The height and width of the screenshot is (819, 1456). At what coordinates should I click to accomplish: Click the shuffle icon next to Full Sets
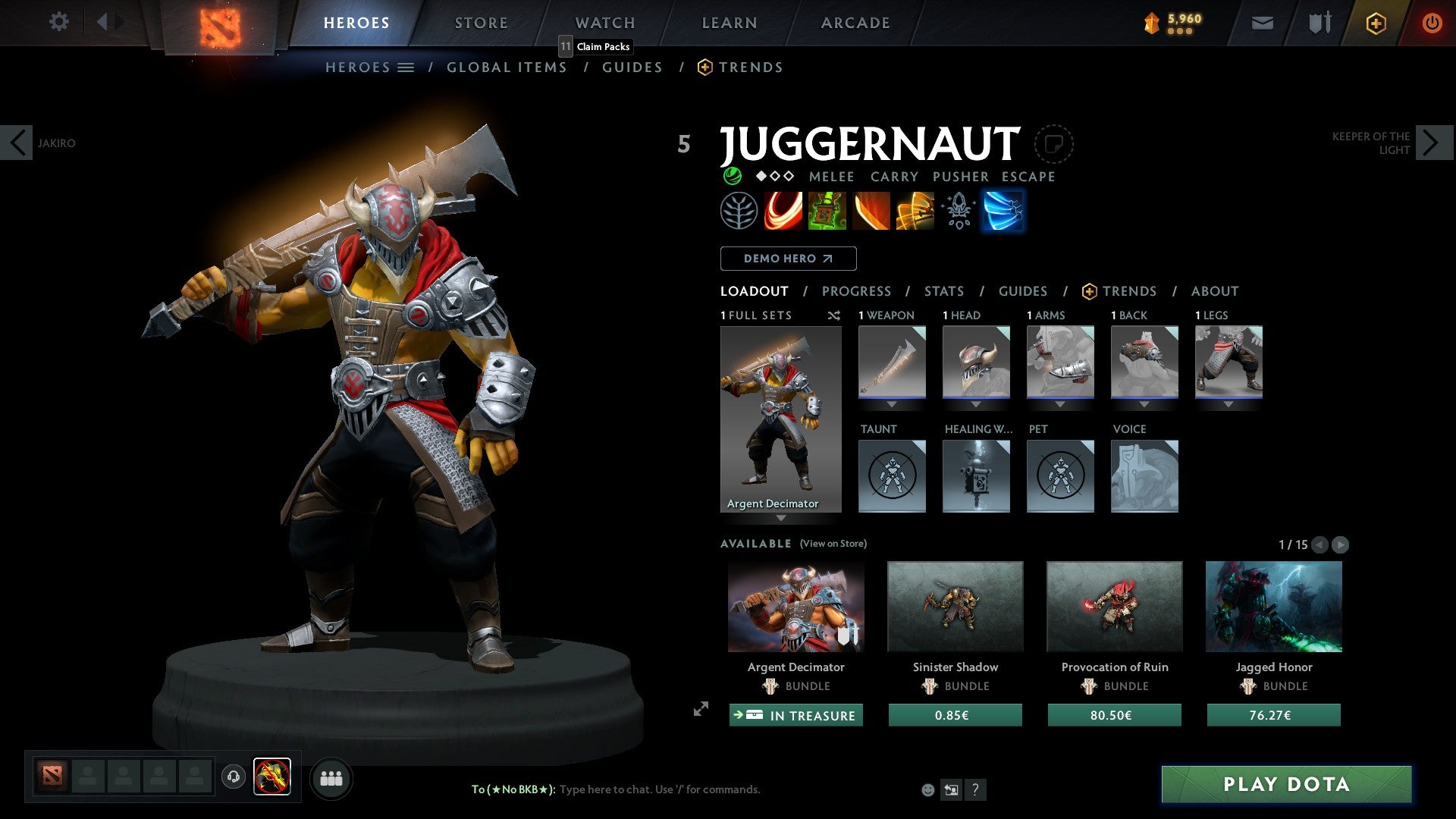coord(833,315)
